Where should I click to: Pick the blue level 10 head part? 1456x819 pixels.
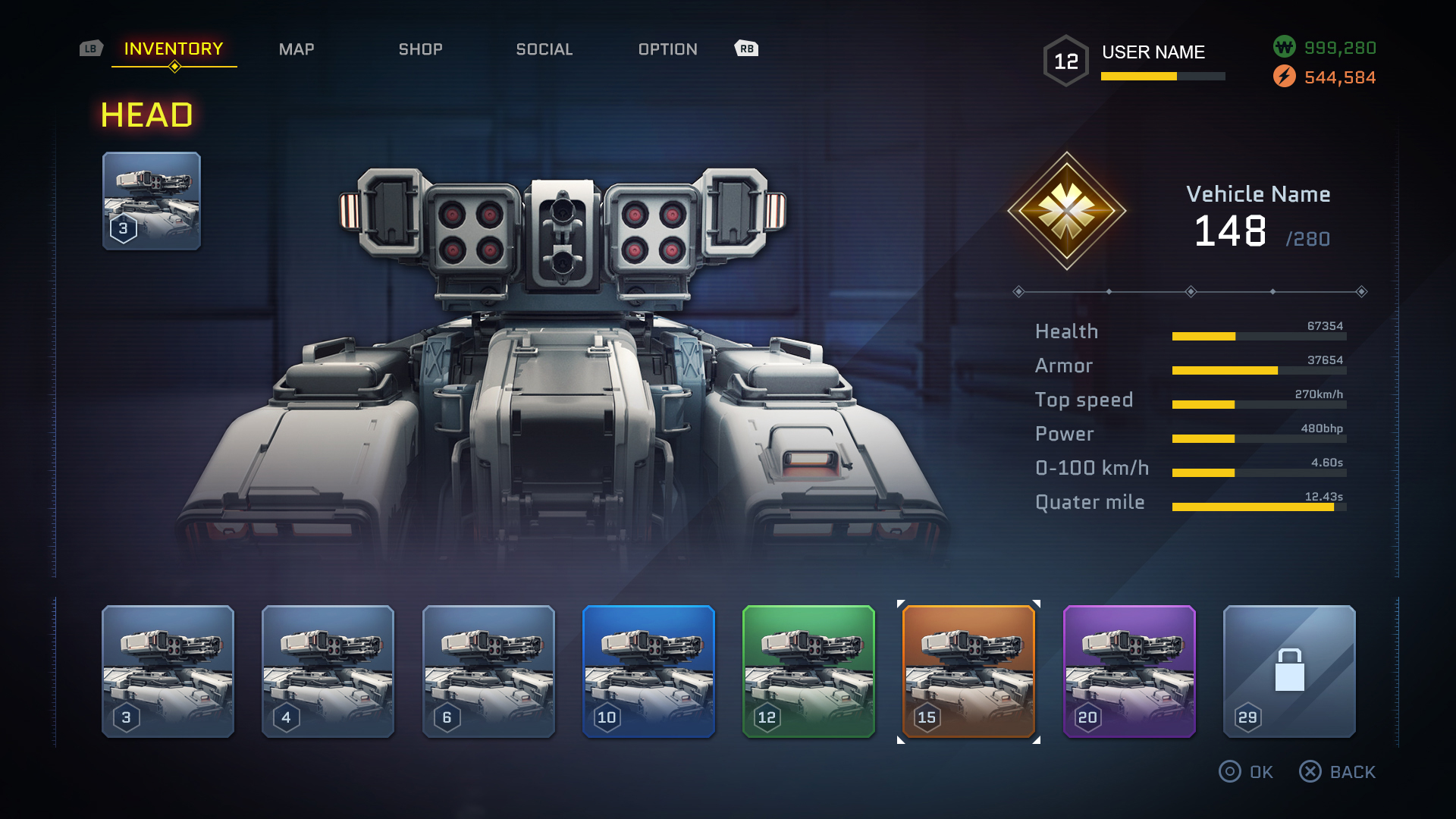tap(648, 671)
